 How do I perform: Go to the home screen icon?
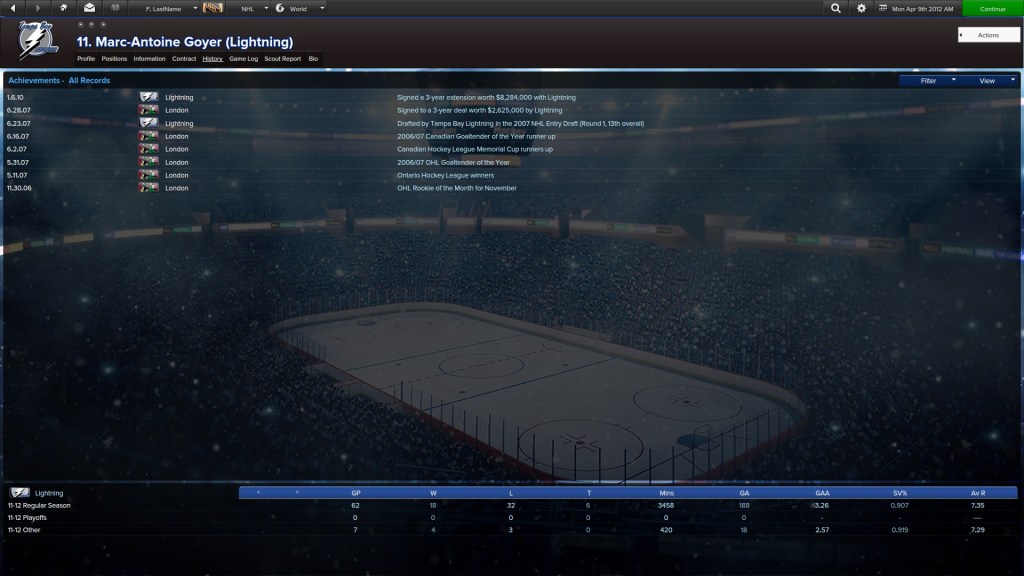pyautogui.click(x=64, y=8)
